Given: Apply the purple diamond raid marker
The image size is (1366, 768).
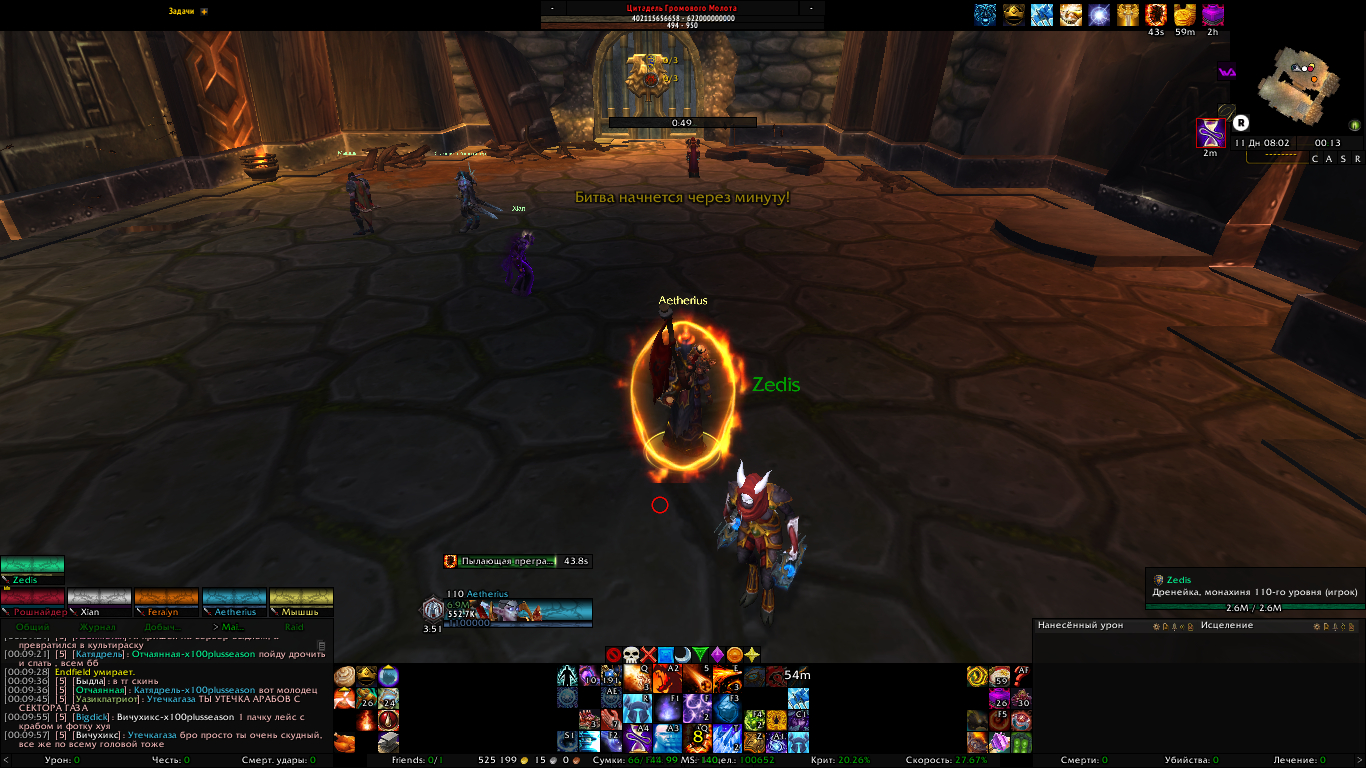Looking at the screenshot, I should click(717, 655).
